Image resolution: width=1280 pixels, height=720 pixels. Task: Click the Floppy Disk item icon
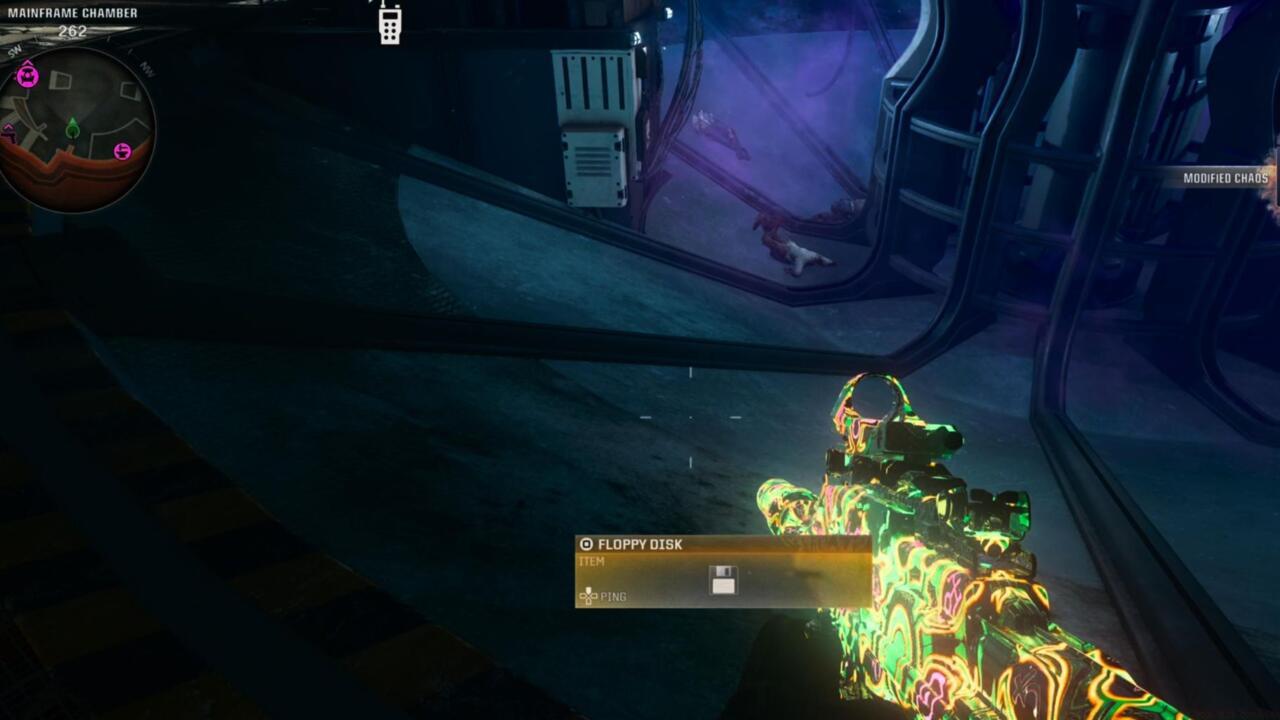coord(723,580)
